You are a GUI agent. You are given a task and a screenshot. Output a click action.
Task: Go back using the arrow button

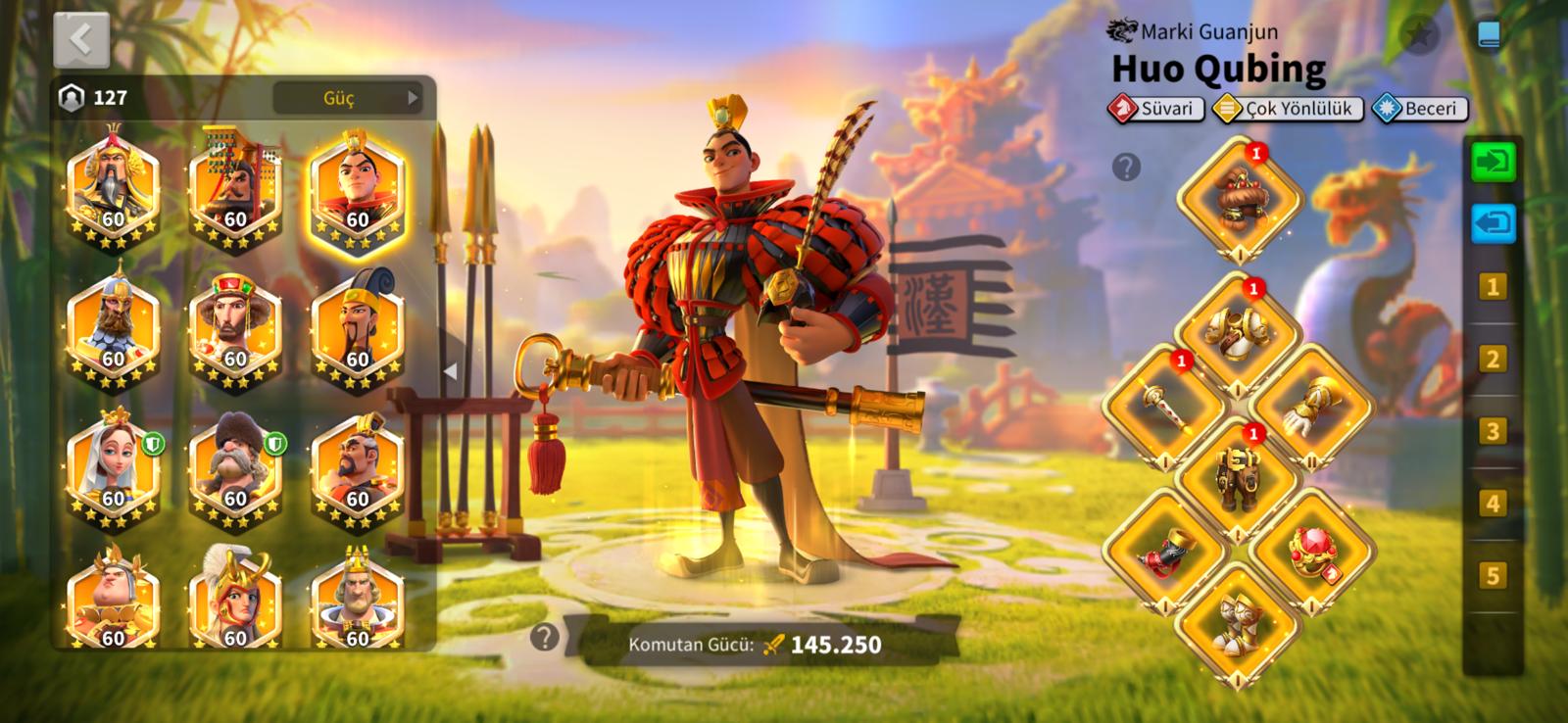(81, 40)
